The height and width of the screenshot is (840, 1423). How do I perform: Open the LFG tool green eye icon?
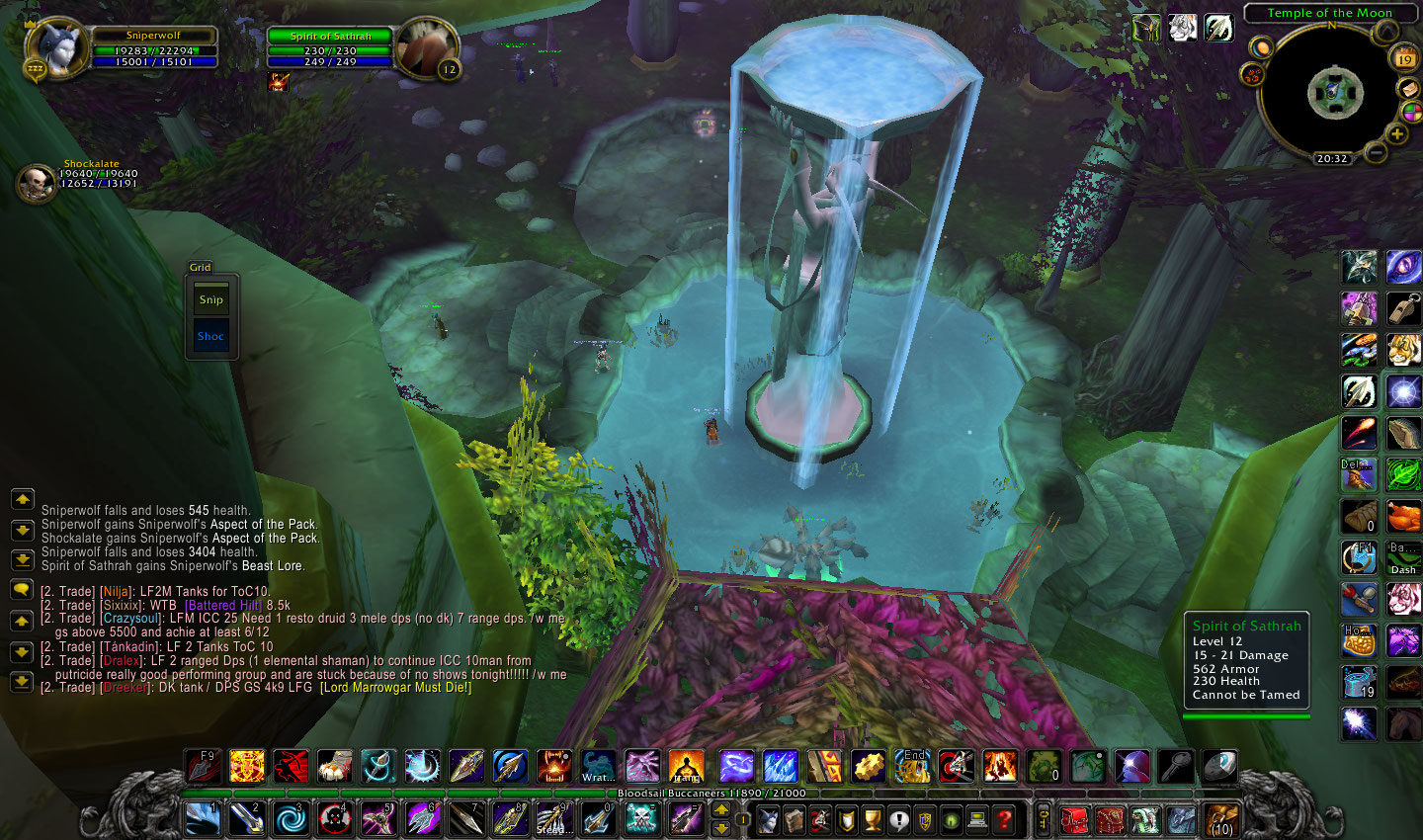pyautogui.click(x=952, y=820)
